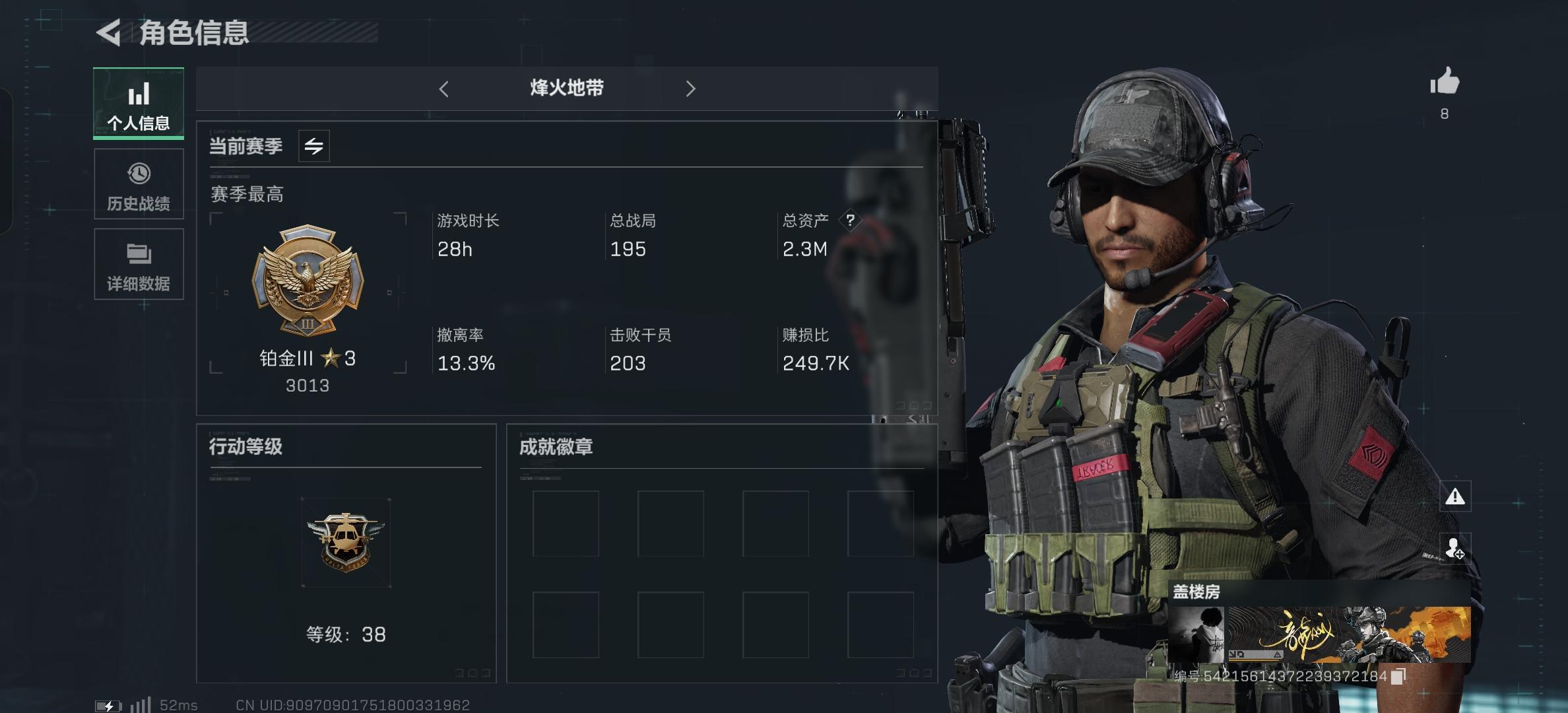The image size is (1568, 713).
Task: Click the left chevron to change game mode
Action: [x=444, y=88]
